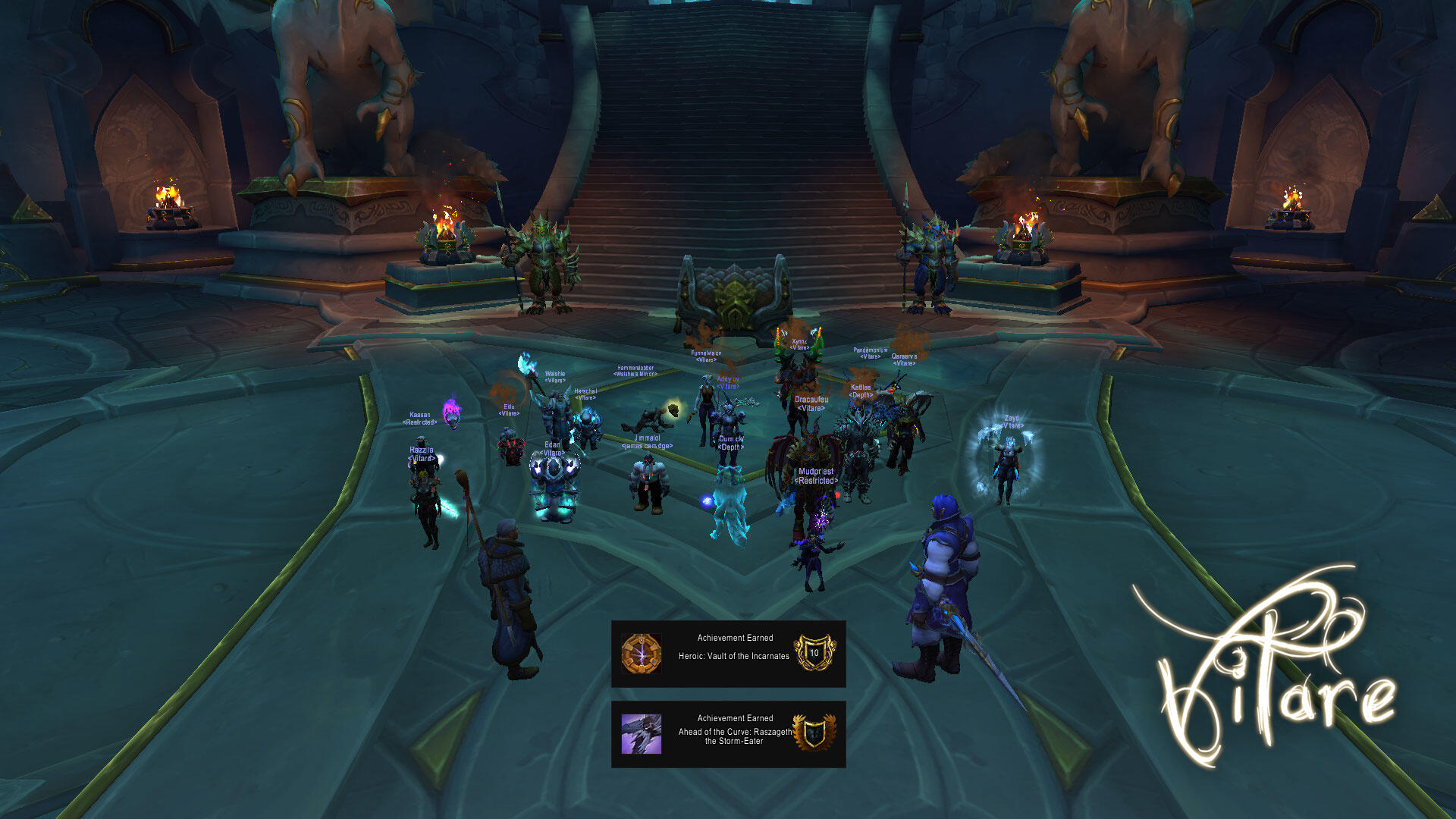Open the Heroic: Vault of the Incarnates achievement alert
The image size is (1456, 819).
[x=728, y=654]
